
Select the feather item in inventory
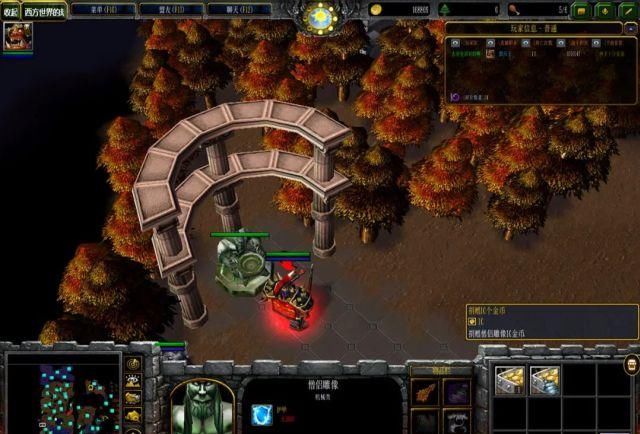click(426, 392)
